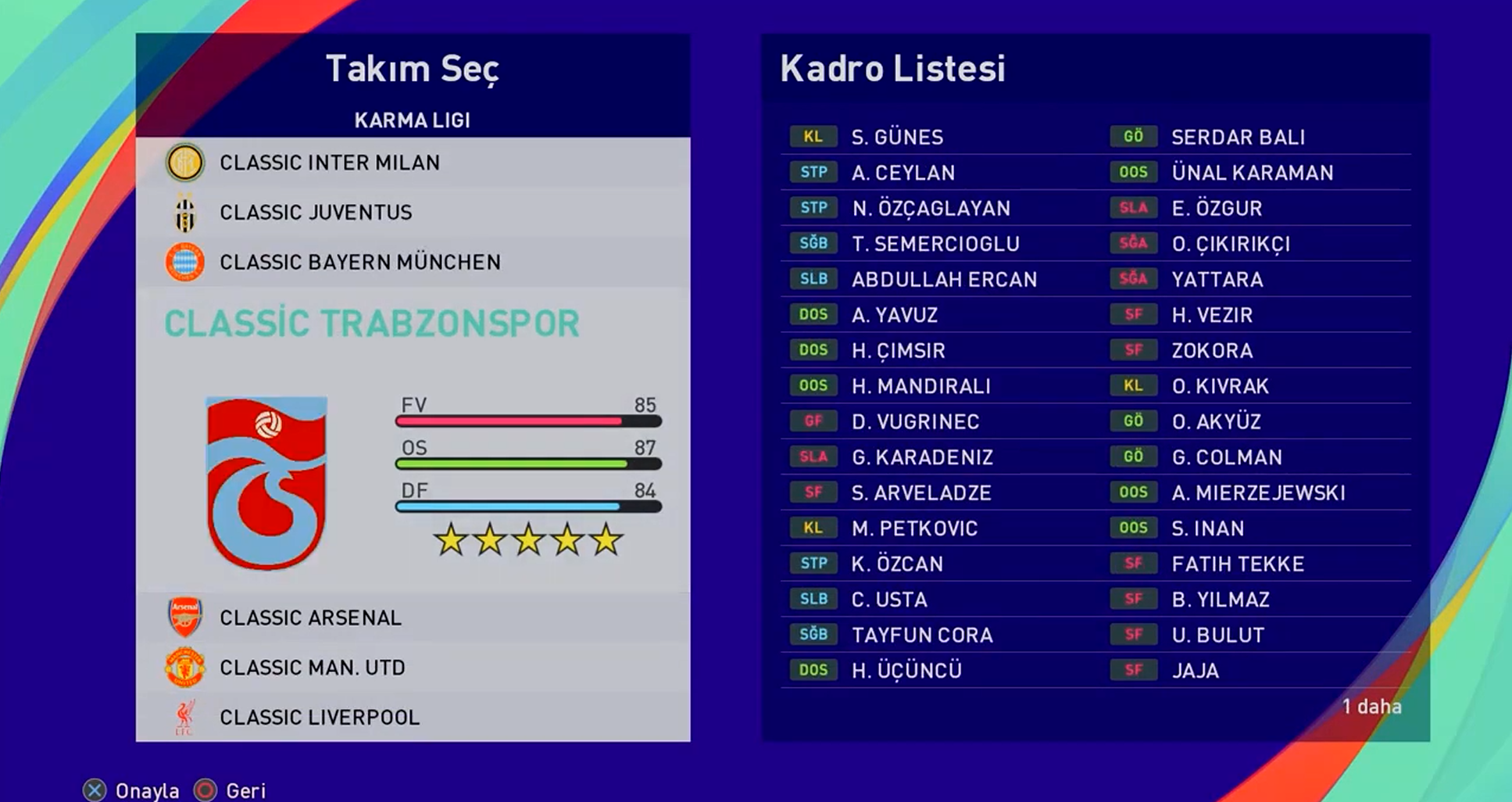
Task: Click the Trabzonspor club crest
Action: tap(266, 482)
